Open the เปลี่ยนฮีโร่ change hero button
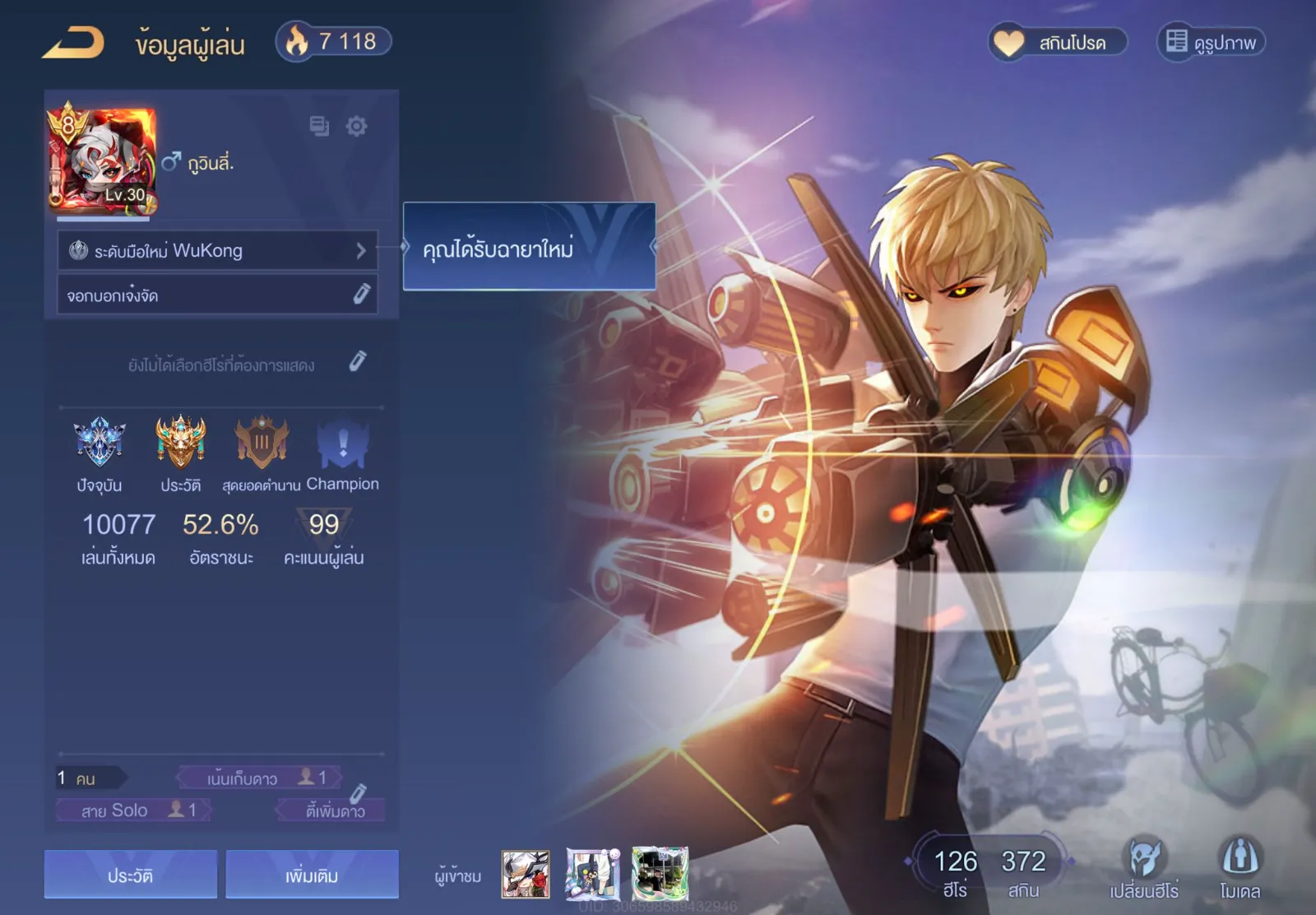This screenshot has width=1316, height=915. point(1143,868)
